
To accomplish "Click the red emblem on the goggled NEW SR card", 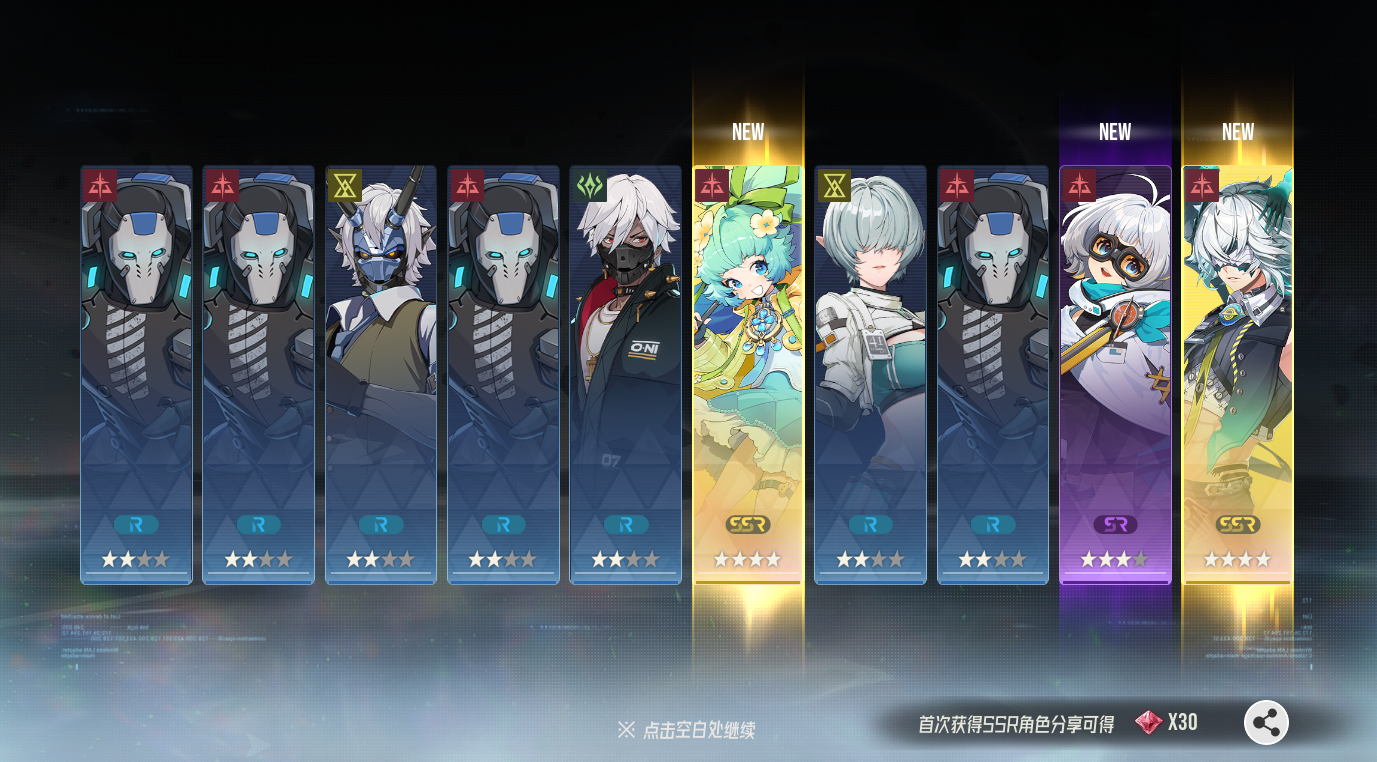I will coord(1079,186).
